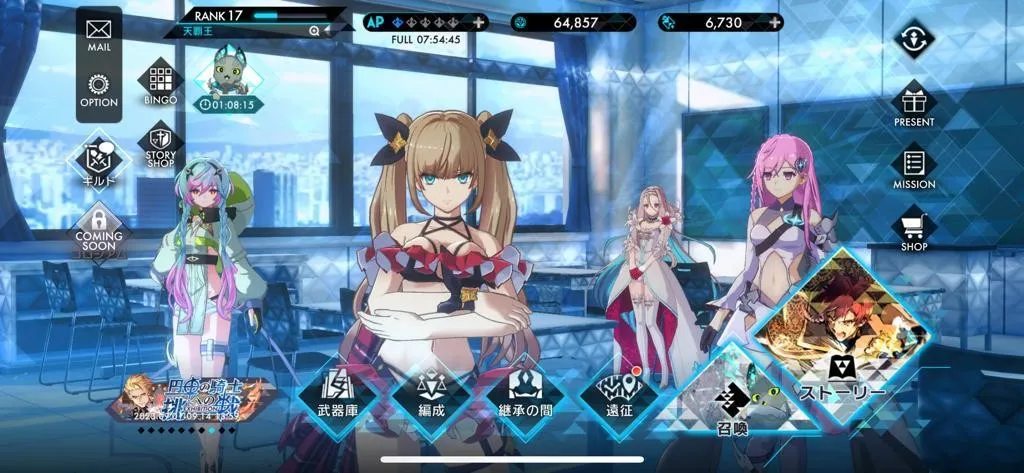Viewport: 1024px width, 473px height.
Task: Open the Mission list
Action: click(x=914, y=165)
